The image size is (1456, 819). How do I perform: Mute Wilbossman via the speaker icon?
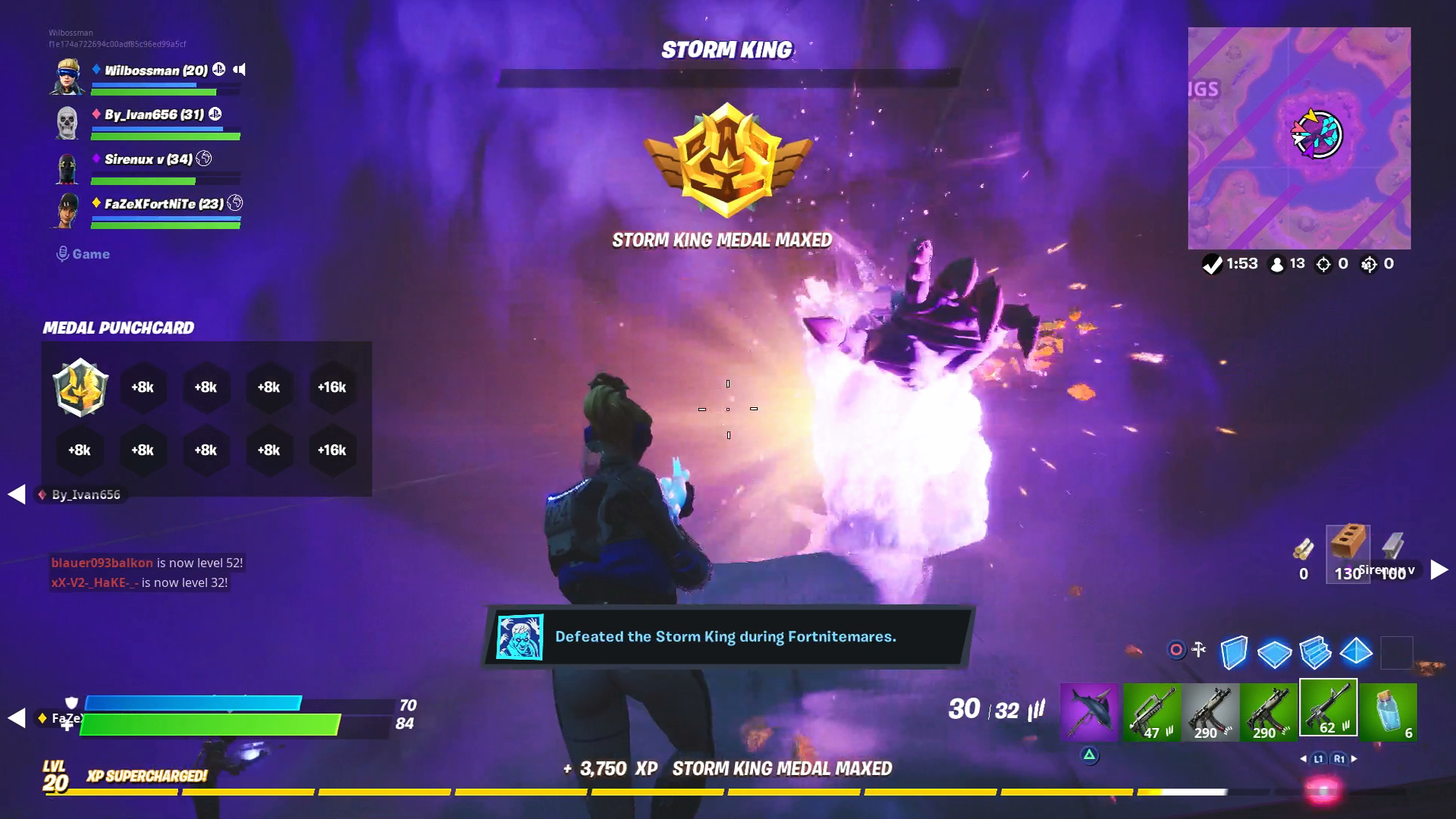tap(240, 70)
